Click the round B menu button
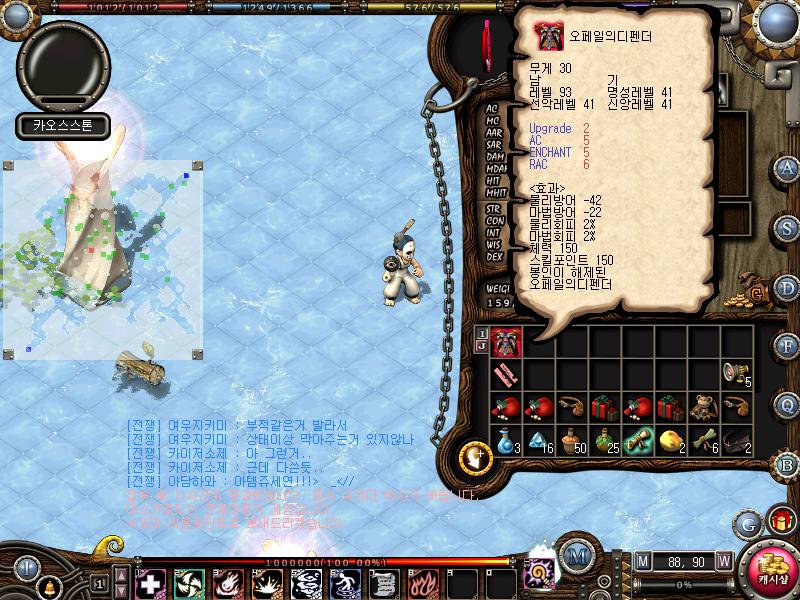The width and height of the screenshot is (800, 600). tap(787, 464)
